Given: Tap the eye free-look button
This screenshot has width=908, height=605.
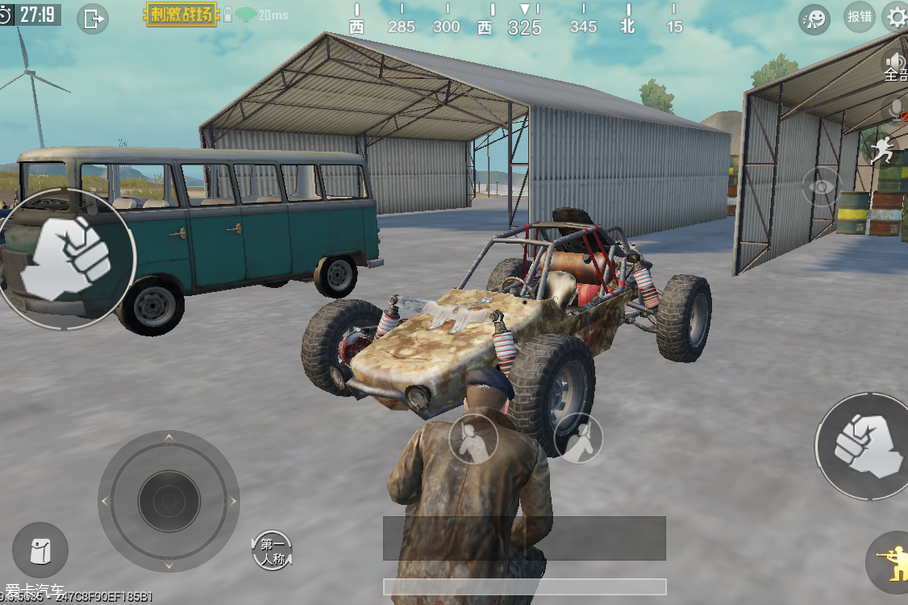Looking at the screenshot, I should tap(821, 187).
